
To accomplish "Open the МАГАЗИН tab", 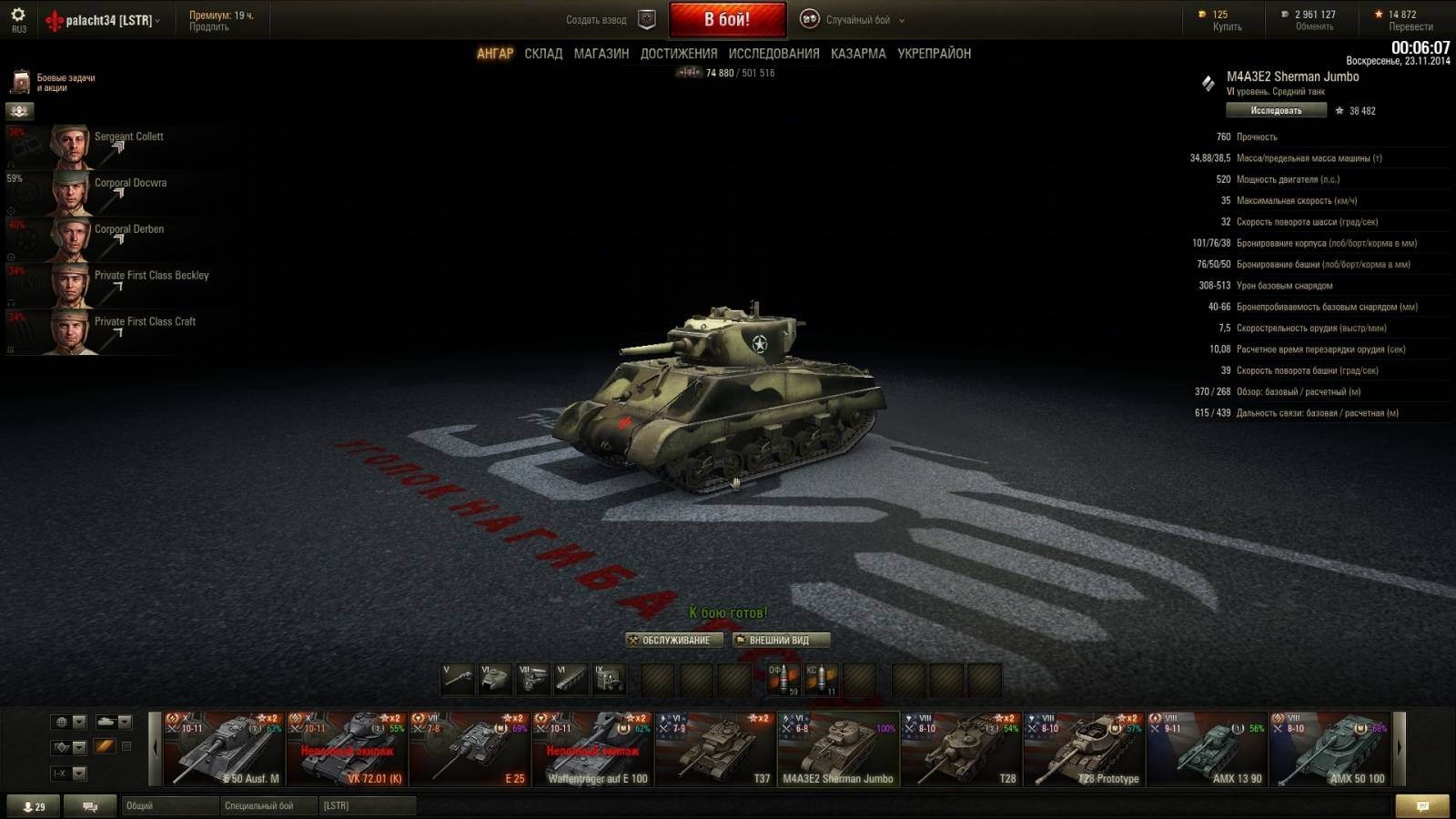I will click(601, 54).
